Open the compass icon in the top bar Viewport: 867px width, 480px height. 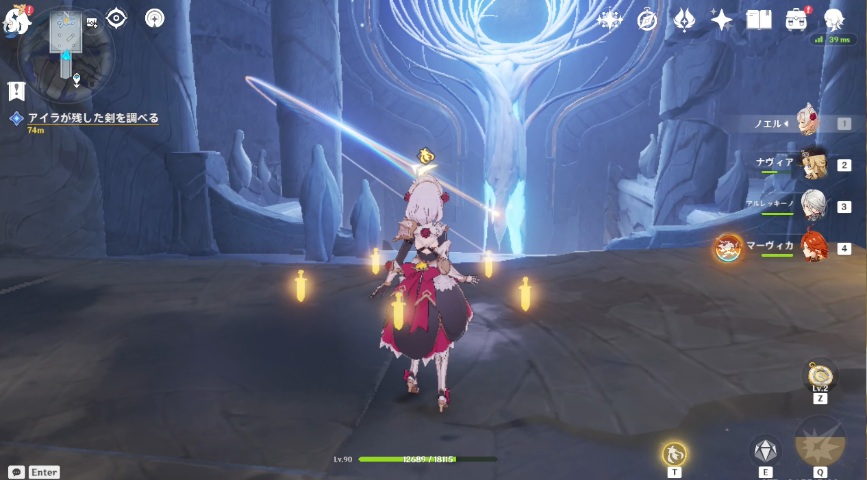coord(647,19)
